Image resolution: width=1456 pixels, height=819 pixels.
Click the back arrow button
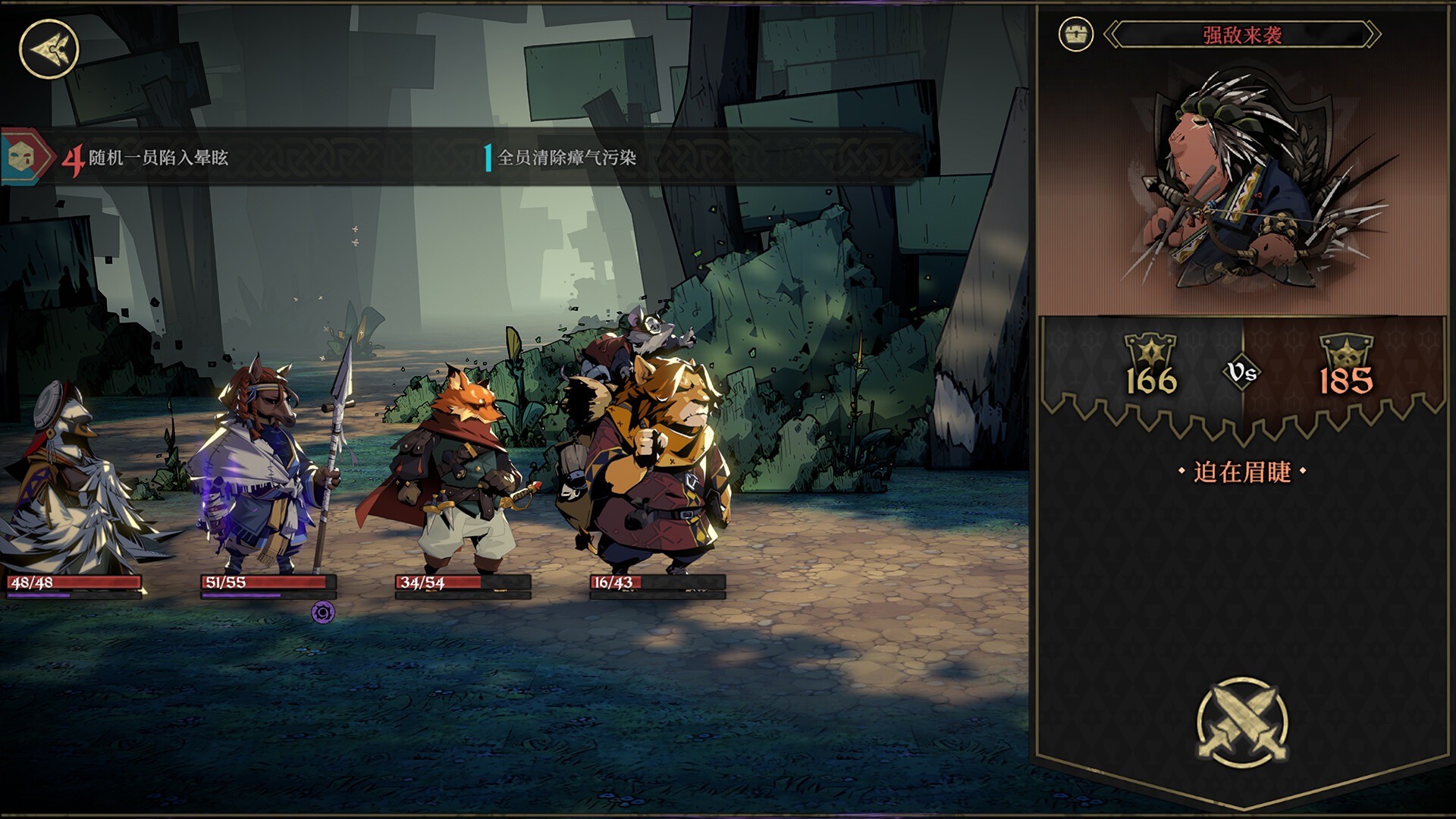[49, 49]
